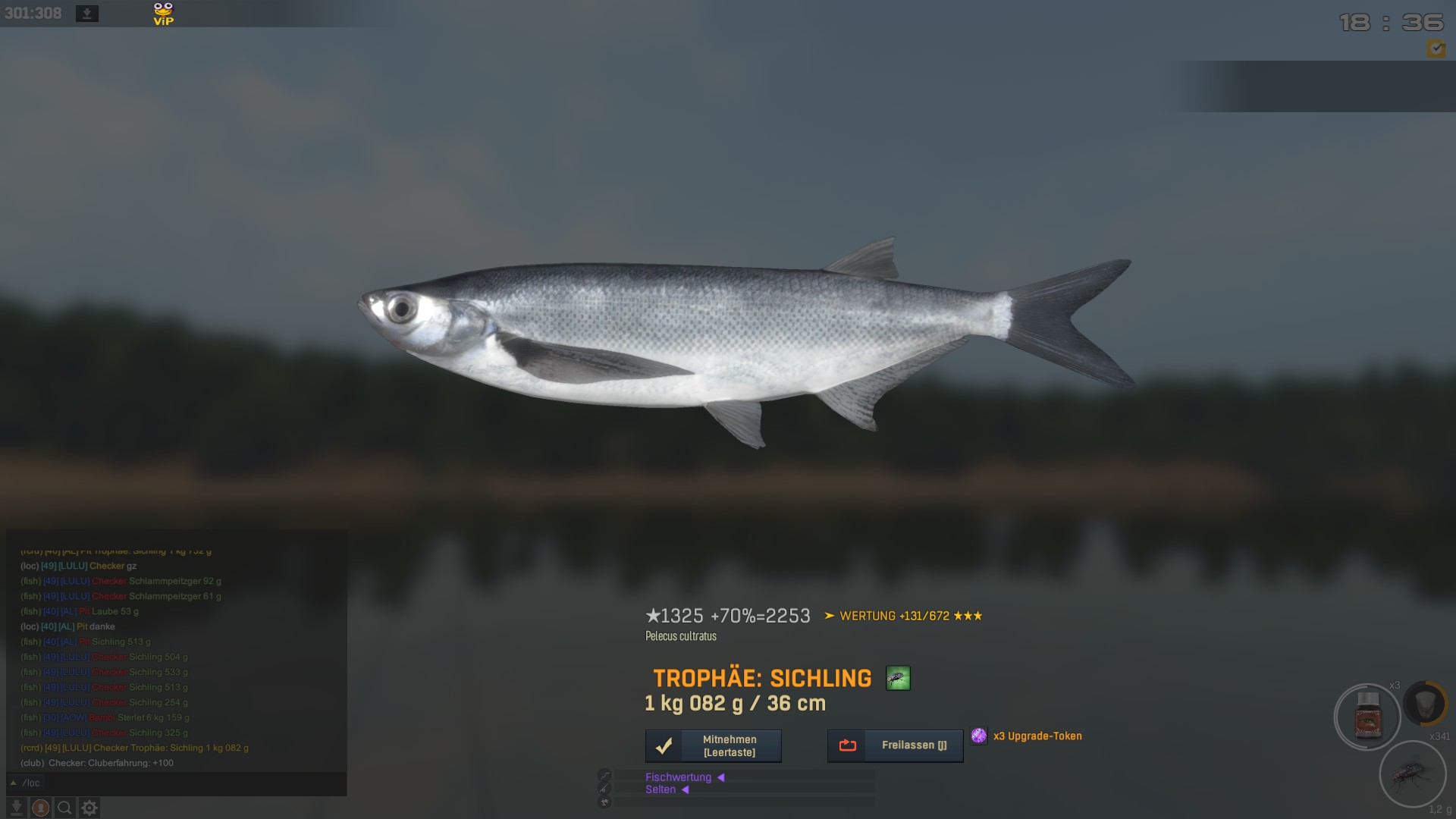Click the download icon next to the coordinates

pos(87,14)
